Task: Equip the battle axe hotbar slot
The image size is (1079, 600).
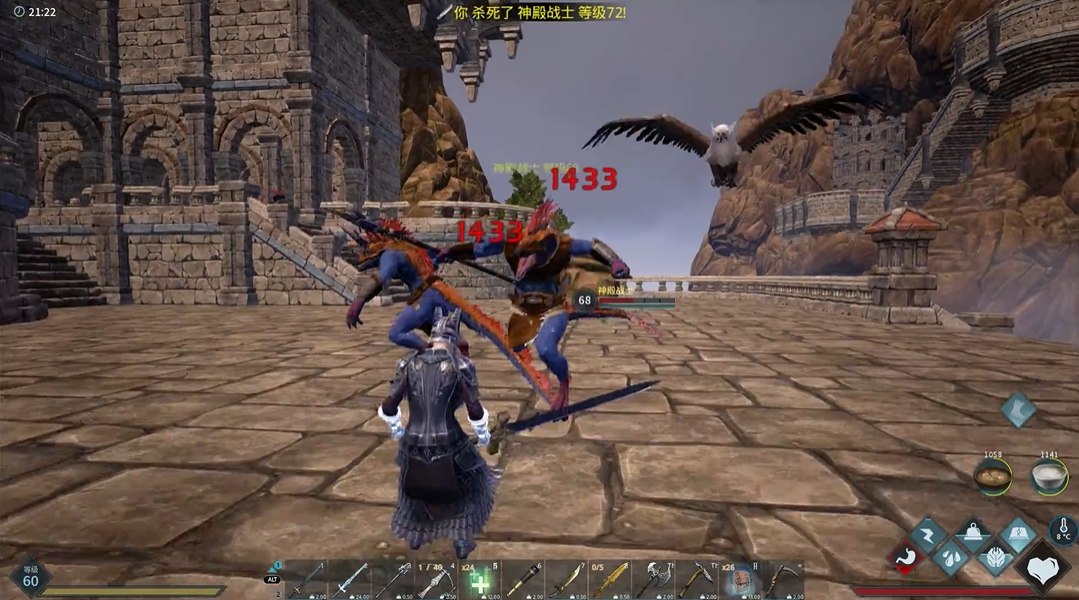Action: coord(655,580)
